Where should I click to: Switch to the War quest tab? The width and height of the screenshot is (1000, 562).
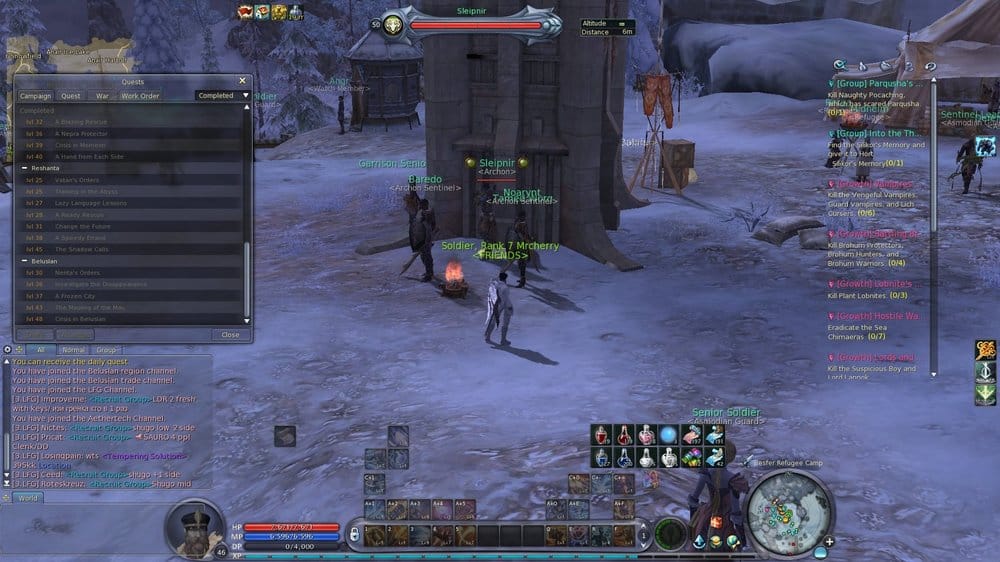[x=102, y=96]
